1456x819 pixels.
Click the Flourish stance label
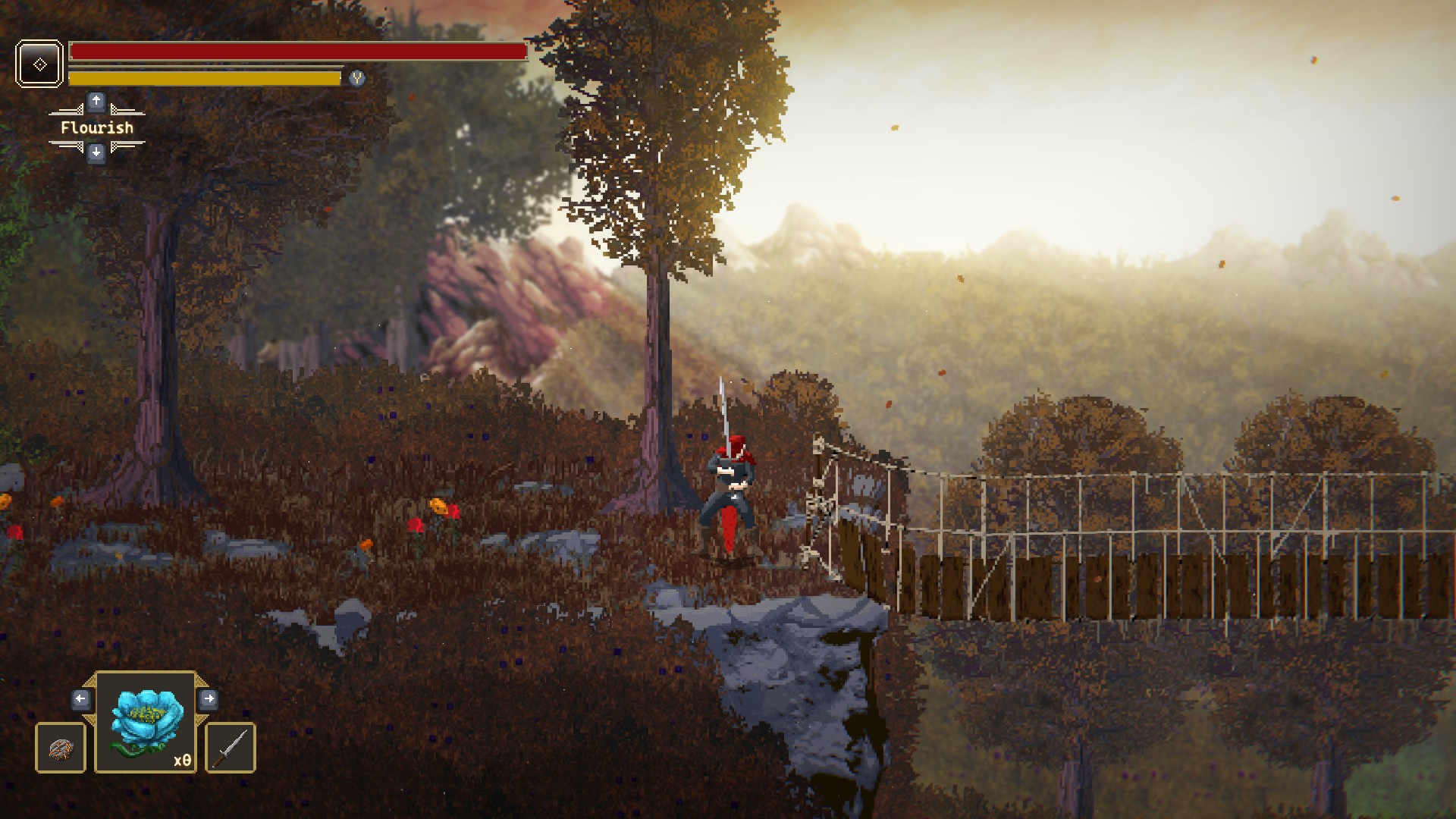point(97,127)
